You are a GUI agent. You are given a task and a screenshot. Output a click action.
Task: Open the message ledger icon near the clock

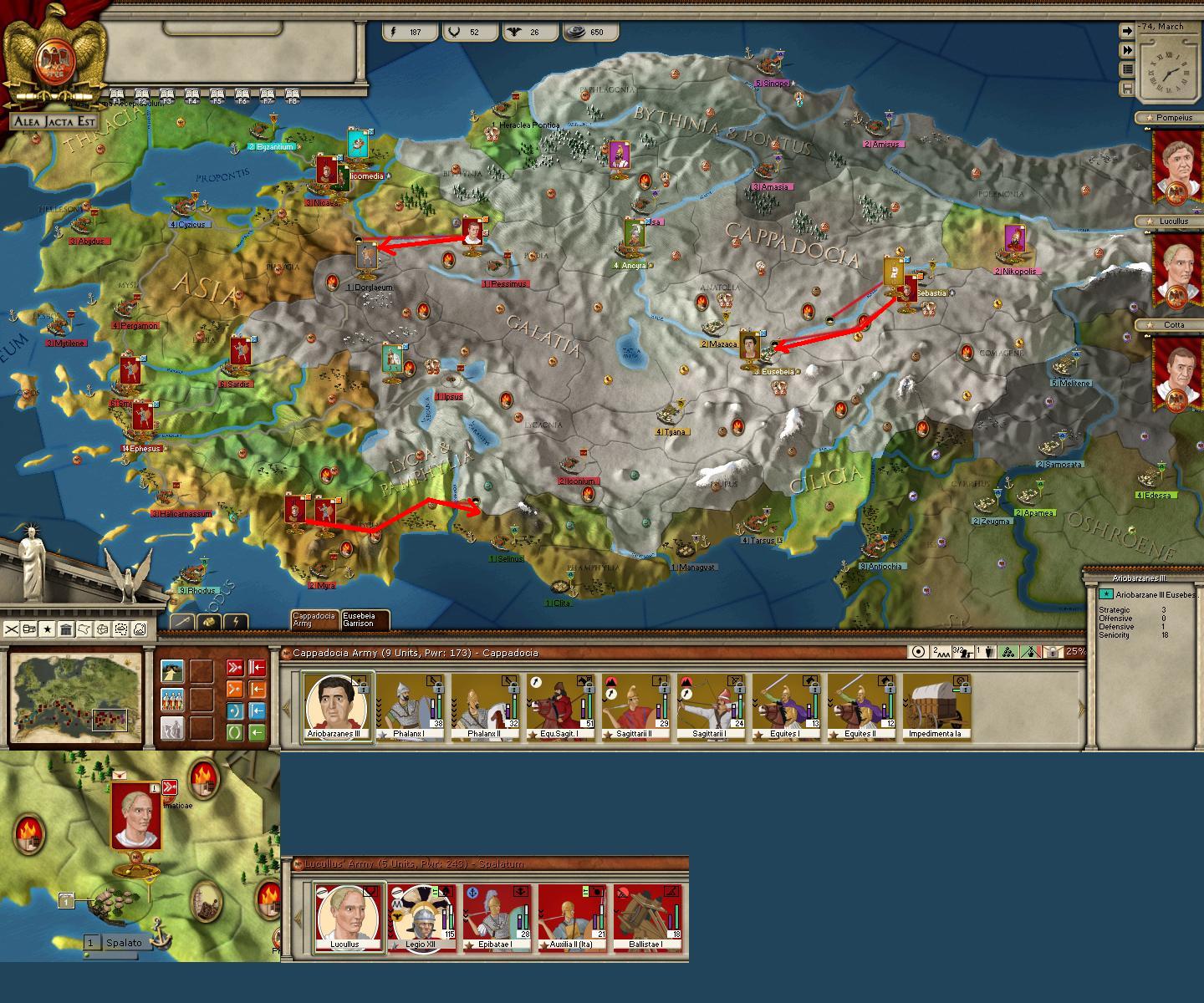point(1128,70)
